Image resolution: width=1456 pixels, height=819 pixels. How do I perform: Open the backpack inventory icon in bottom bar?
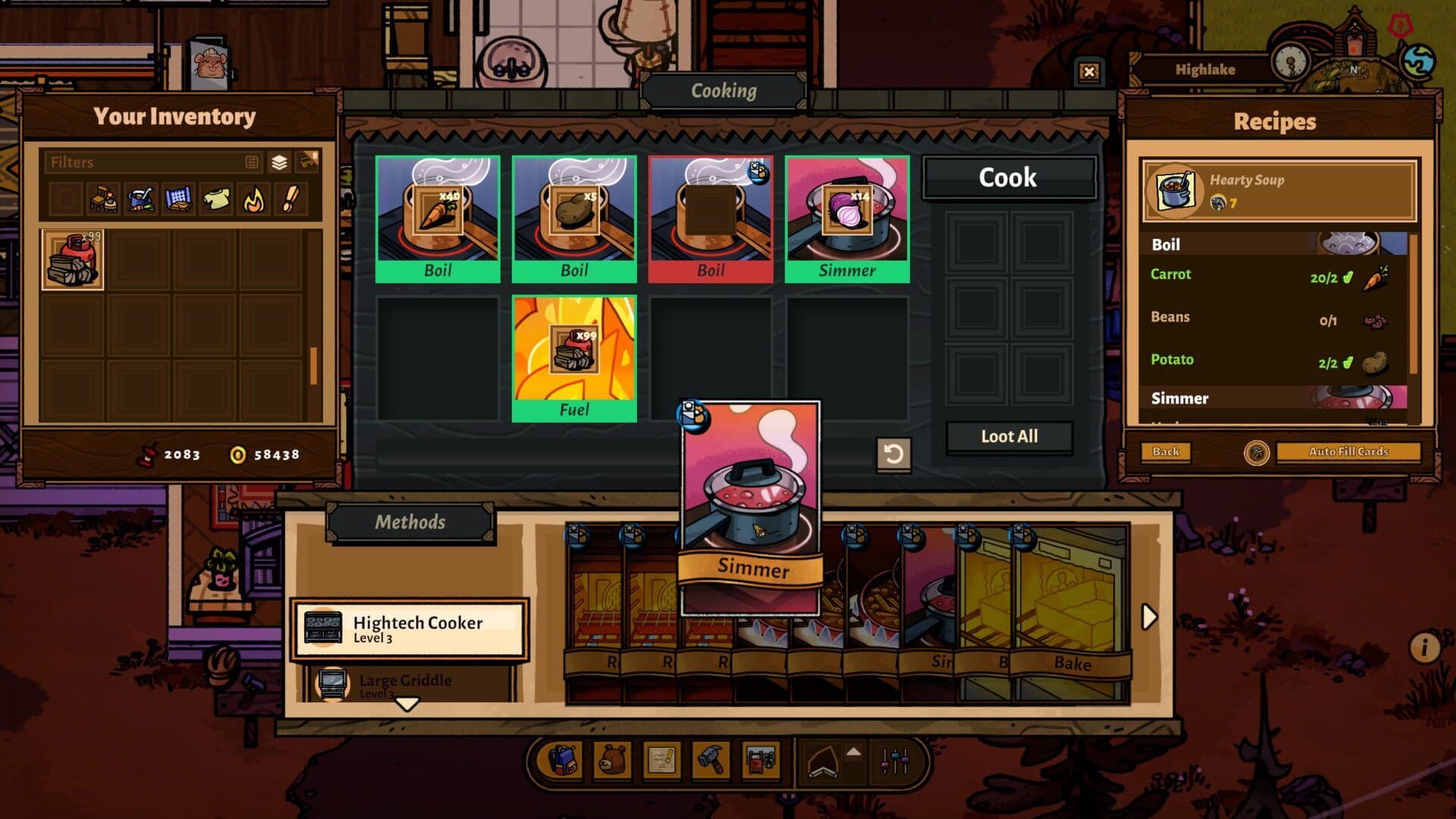pos(563,761)
